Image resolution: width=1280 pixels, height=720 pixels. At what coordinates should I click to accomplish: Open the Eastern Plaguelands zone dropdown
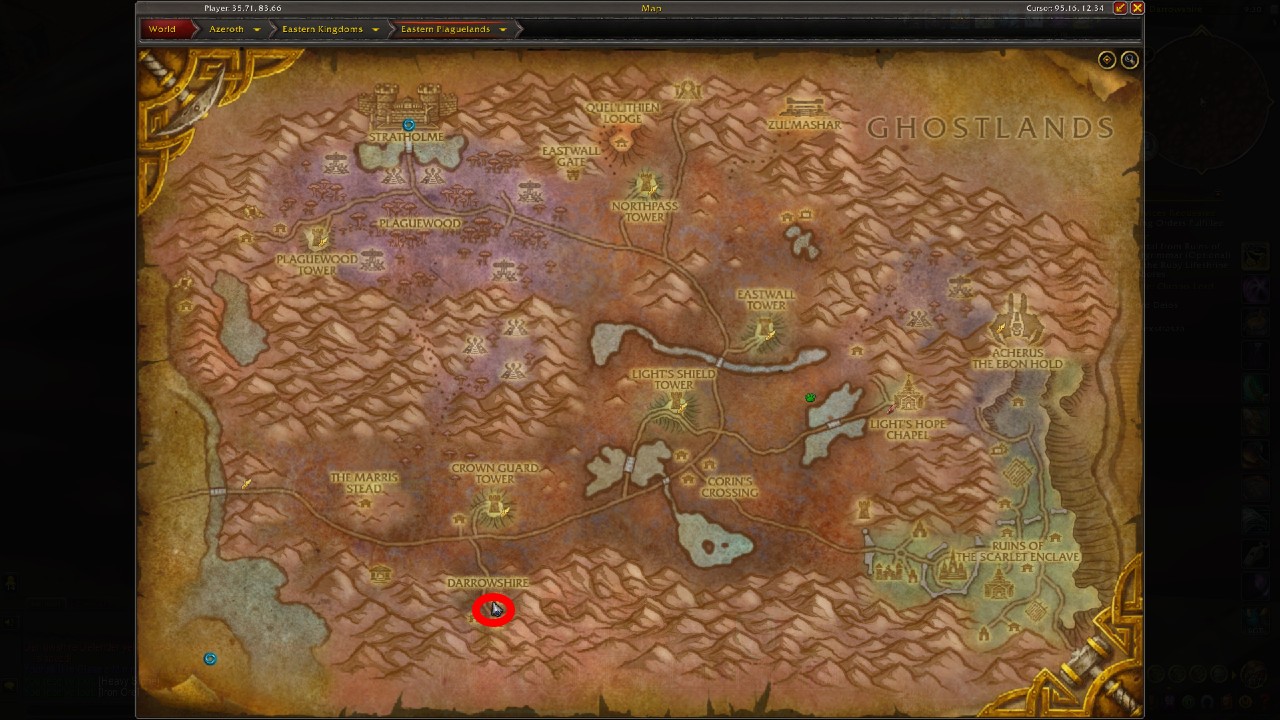click(502, 29)
